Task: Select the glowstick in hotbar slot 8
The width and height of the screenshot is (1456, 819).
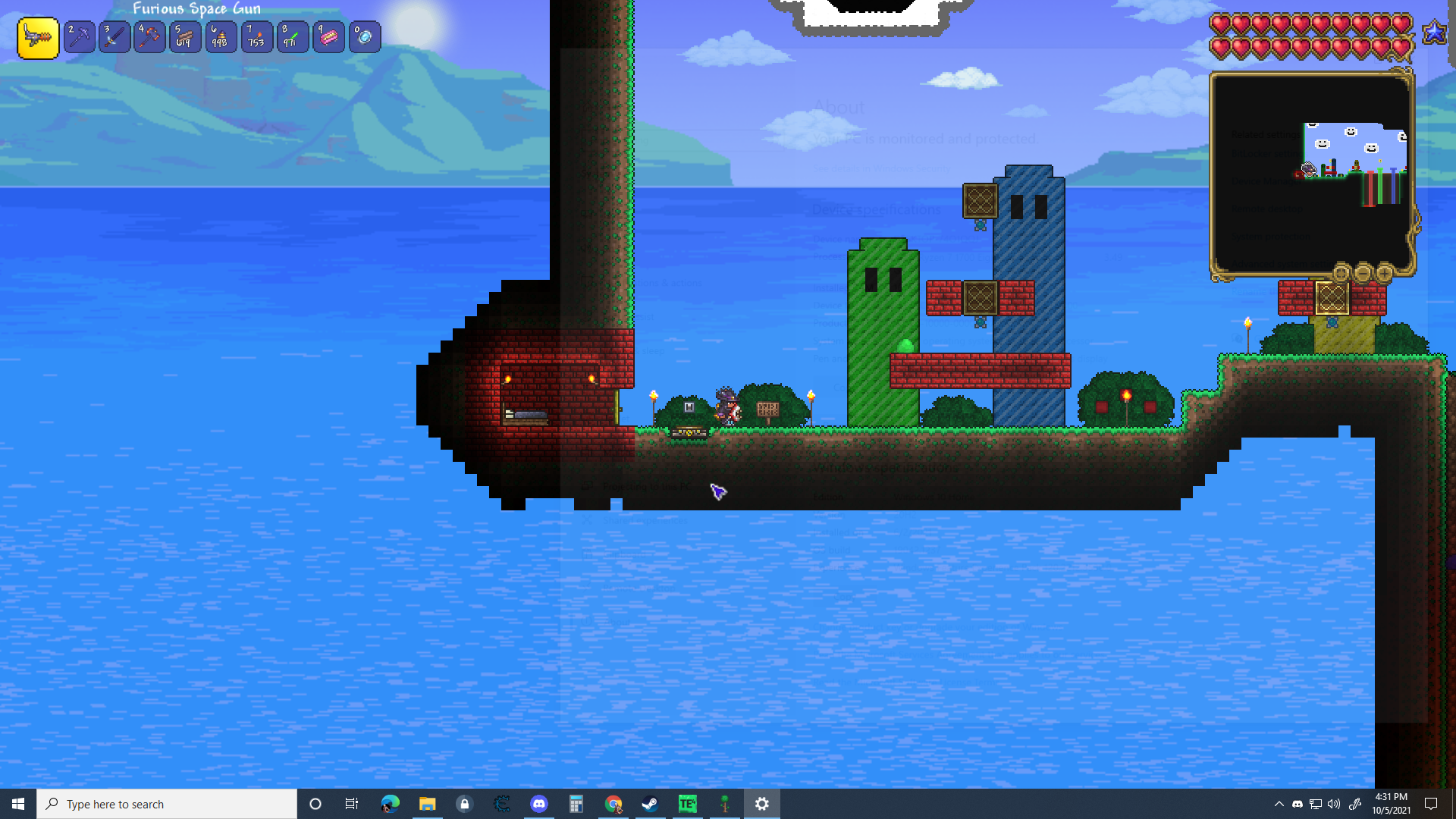Action: tap(293, 37)
